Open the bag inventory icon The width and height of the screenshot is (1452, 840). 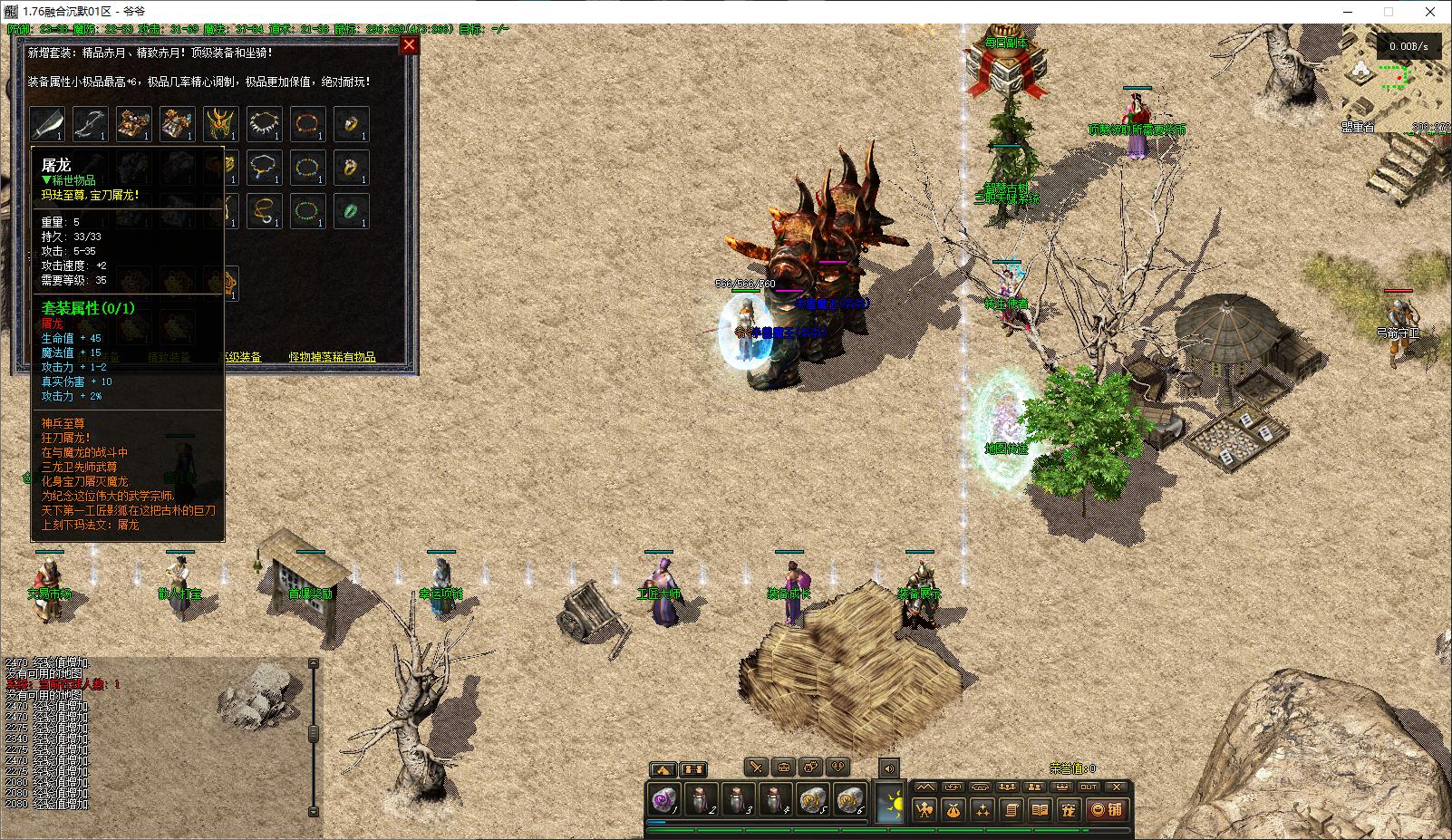[x=953, y=810]
